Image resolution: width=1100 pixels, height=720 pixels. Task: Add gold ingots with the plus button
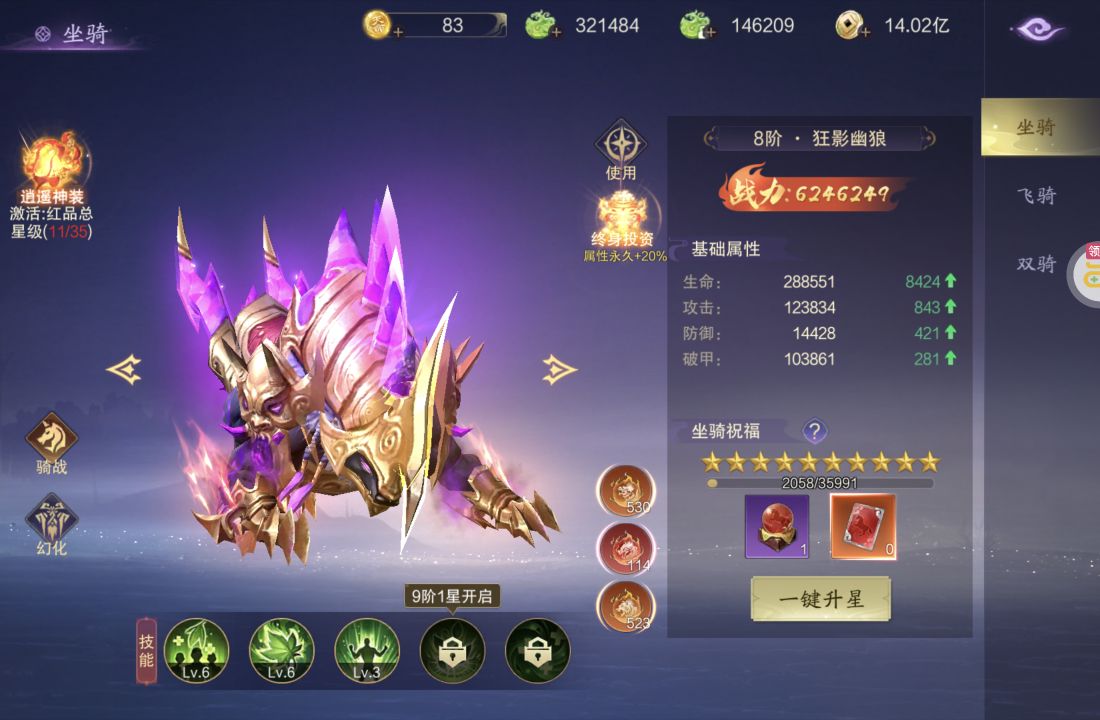point(398,32)
